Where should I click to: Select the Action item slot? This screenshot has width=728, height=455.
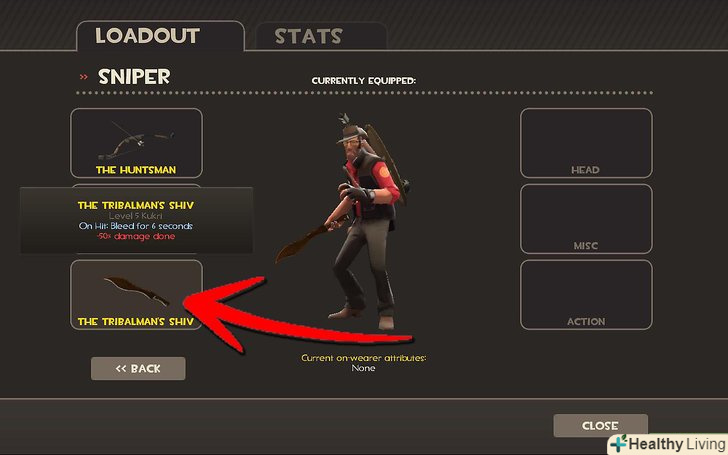[585, 295]
